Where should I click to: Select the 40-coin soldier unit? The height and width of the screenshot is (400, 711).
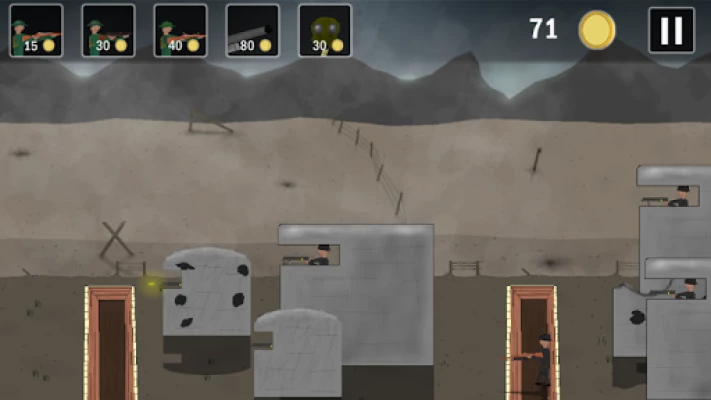point(180,31)
